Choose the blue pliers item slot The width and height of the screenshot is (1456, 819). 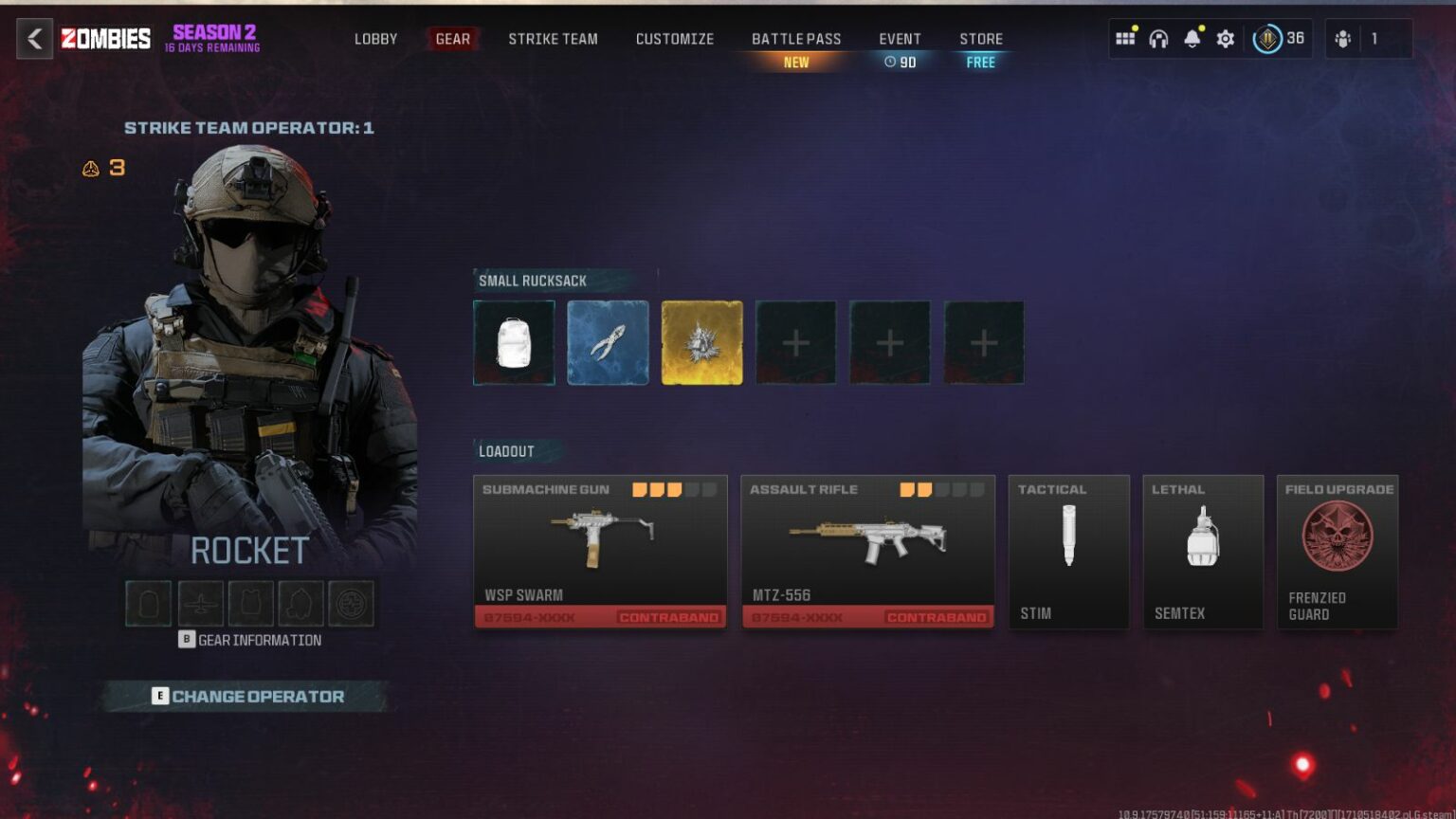(x=608, y=342)
